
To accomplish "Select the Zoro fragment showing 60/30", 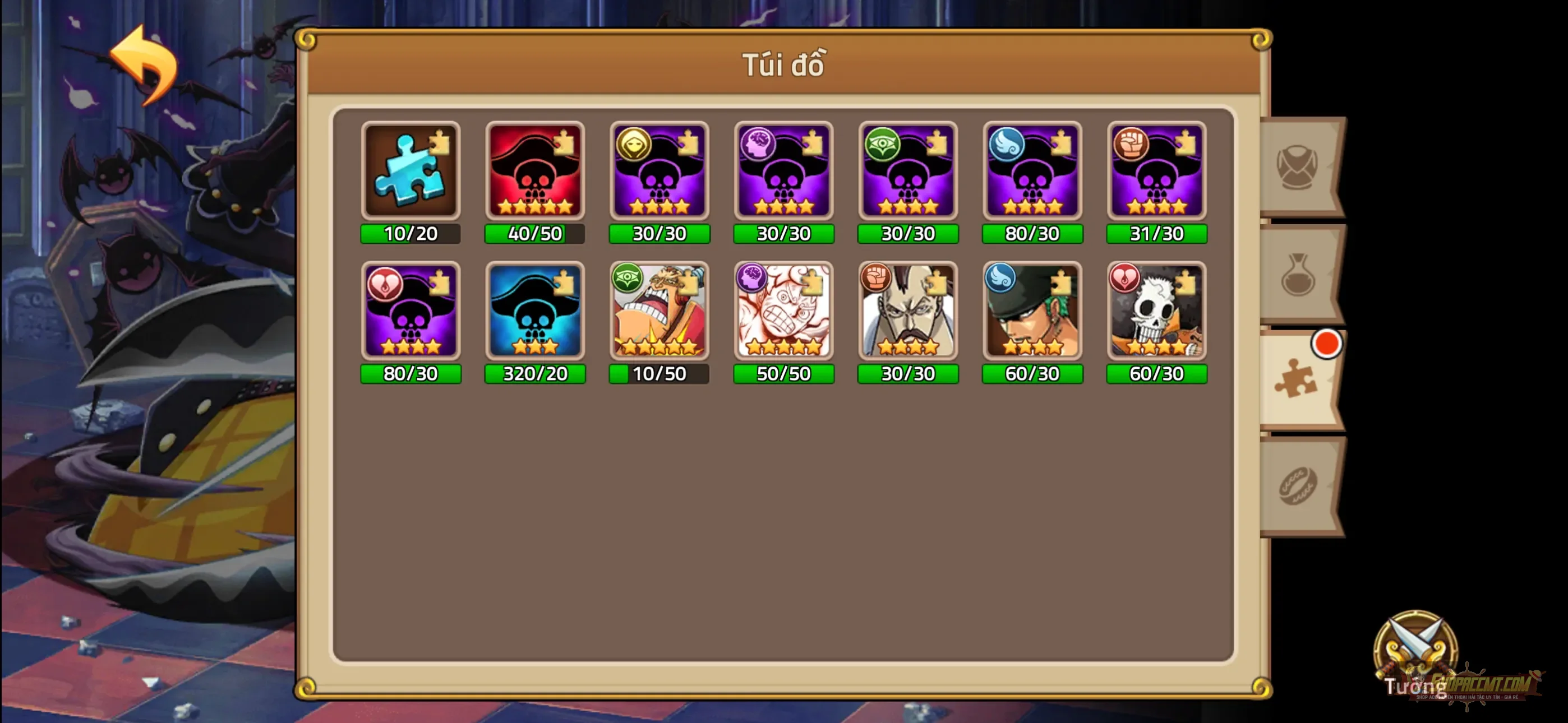I will (x=1032, y=312).
